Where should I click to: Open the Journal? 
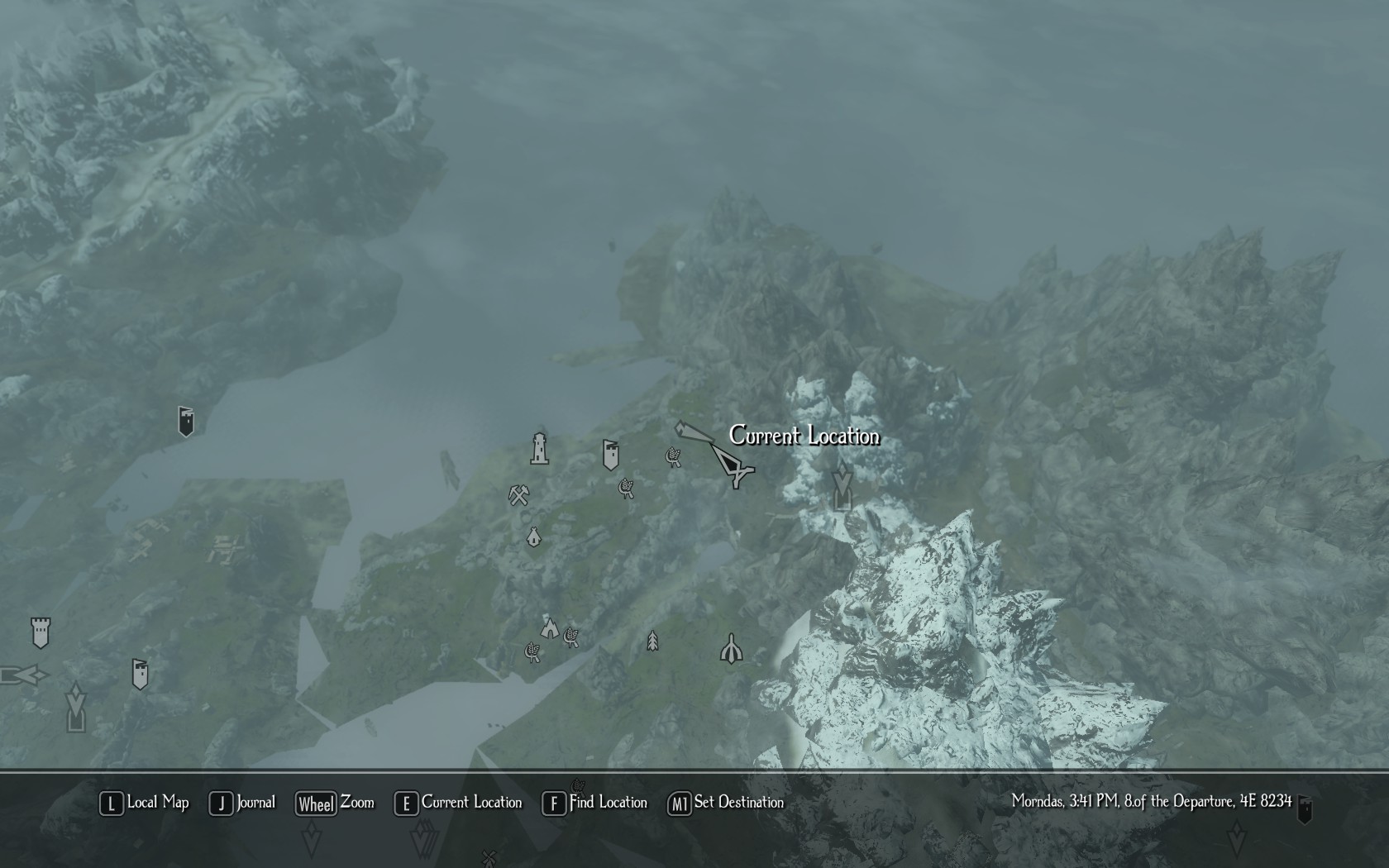pos(242,803)
